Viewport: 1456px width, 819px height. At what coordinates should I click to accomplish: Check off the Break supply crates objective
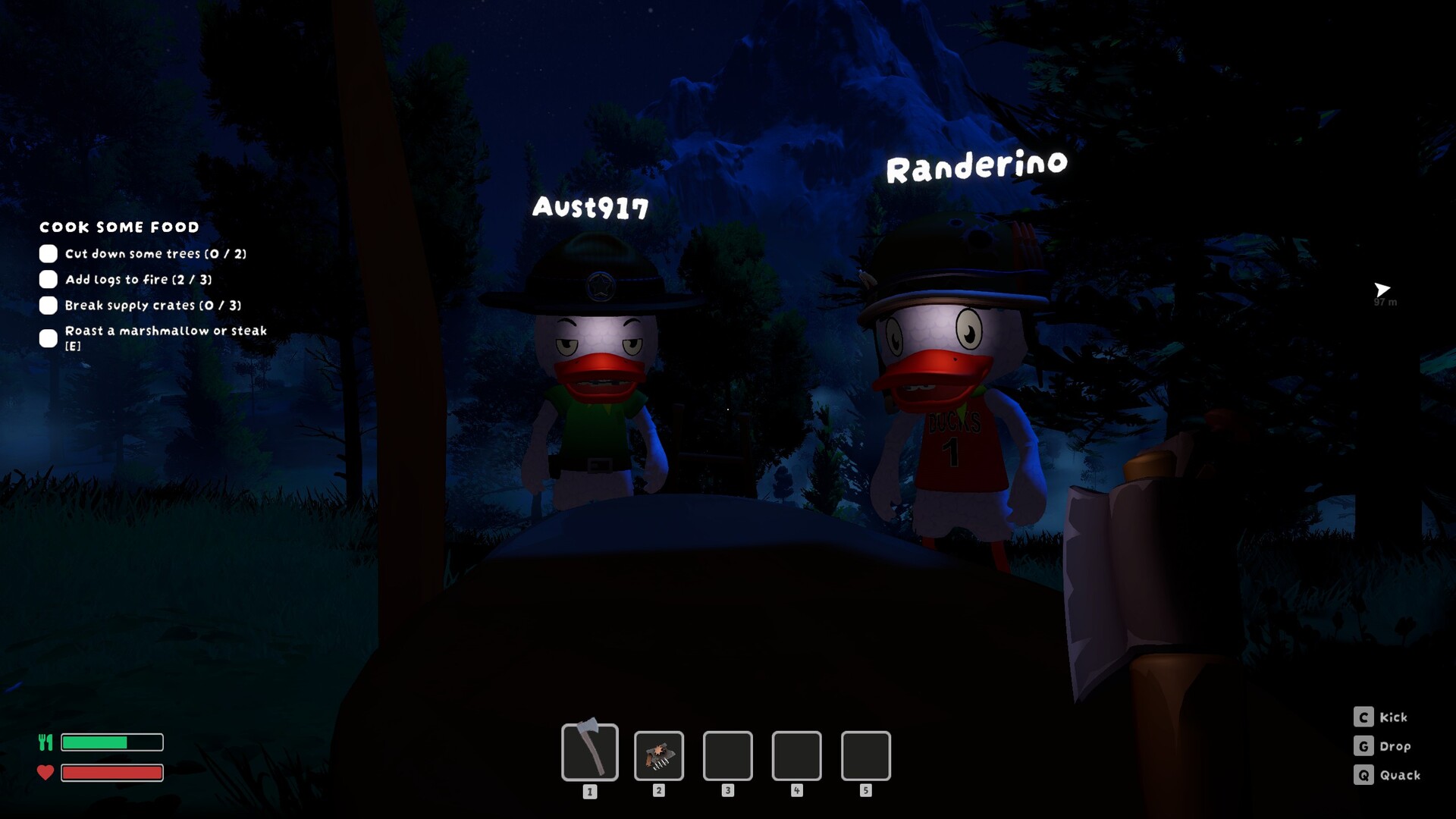(49, 305)
